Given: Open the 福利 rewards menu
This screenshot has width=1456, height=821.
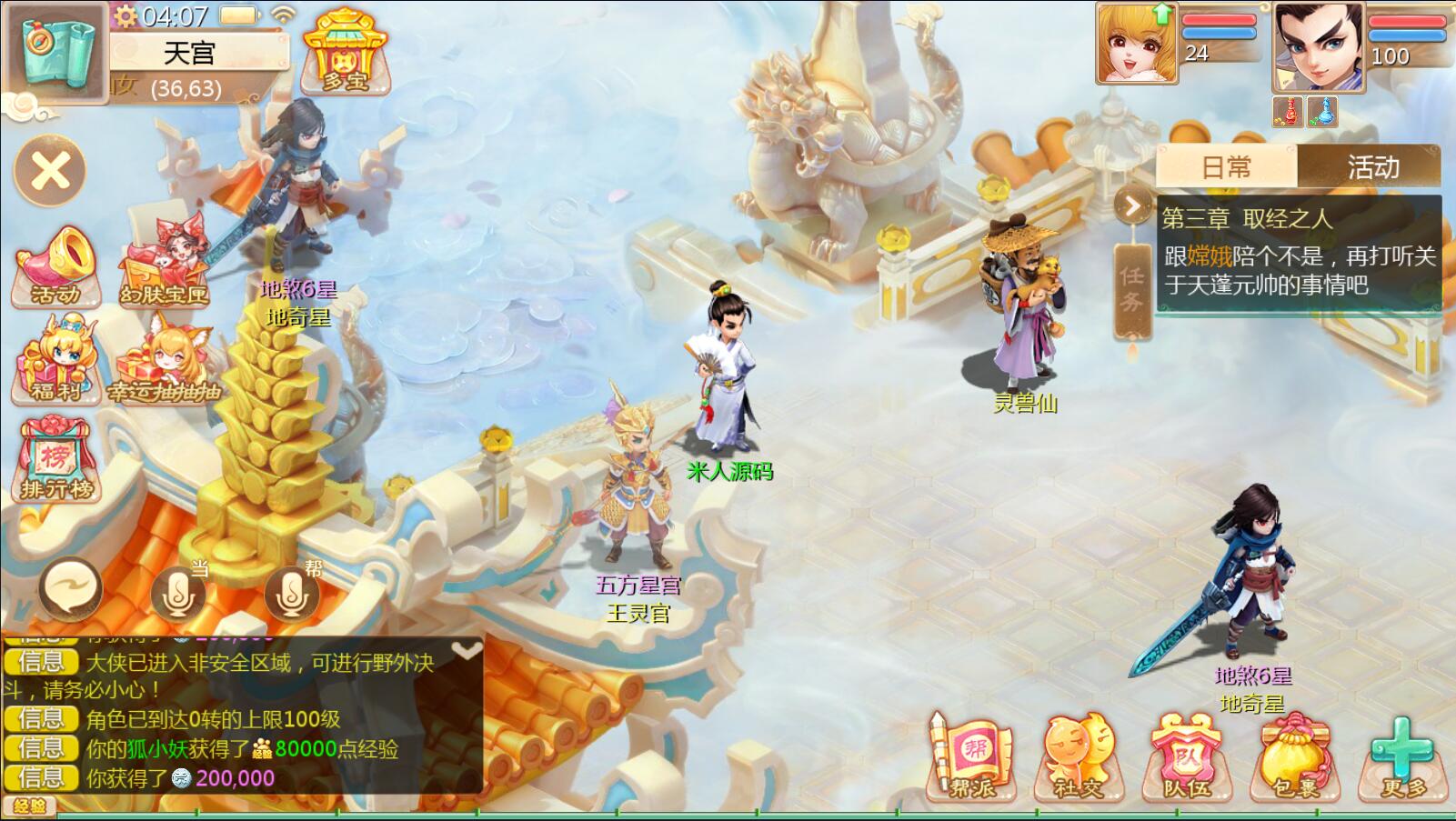Looking at the screenshot, I should (x=56, y=361).
